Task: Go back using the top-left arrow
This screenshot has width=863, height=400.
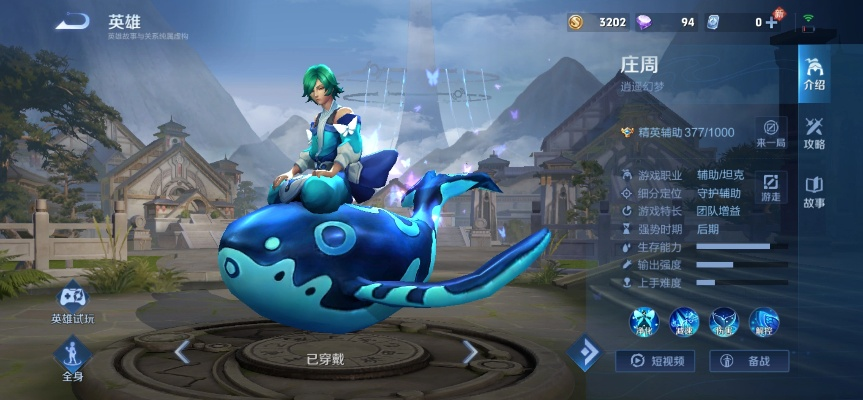Action: click(x=73, y=21)
